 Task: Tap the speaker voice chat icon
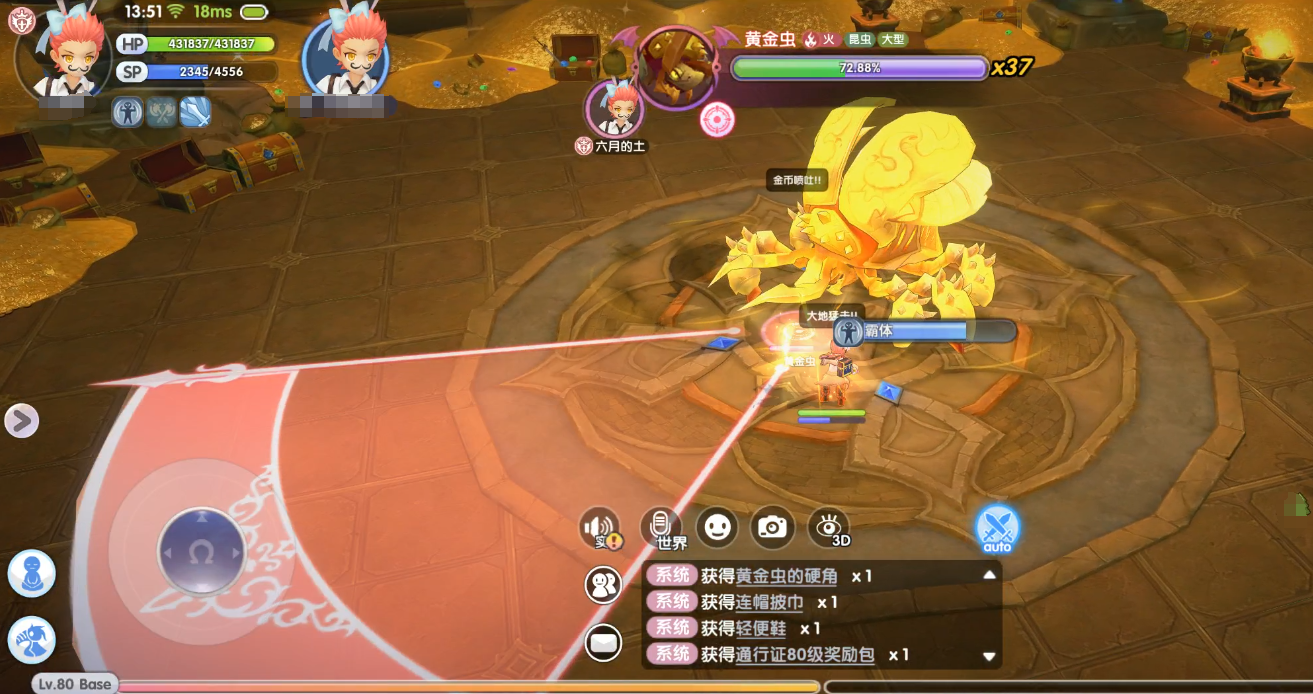602,529
